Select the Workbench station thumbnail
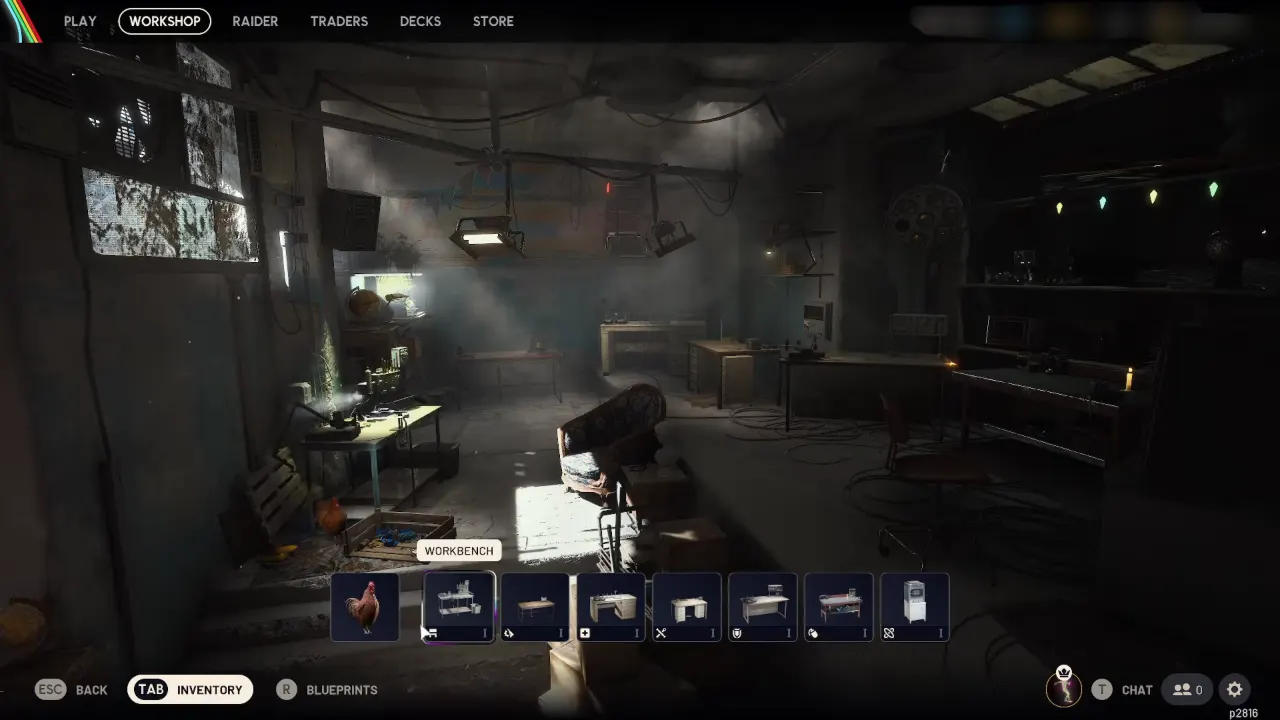The width and height of the screenshot is (1280, 720). point(458,605)
